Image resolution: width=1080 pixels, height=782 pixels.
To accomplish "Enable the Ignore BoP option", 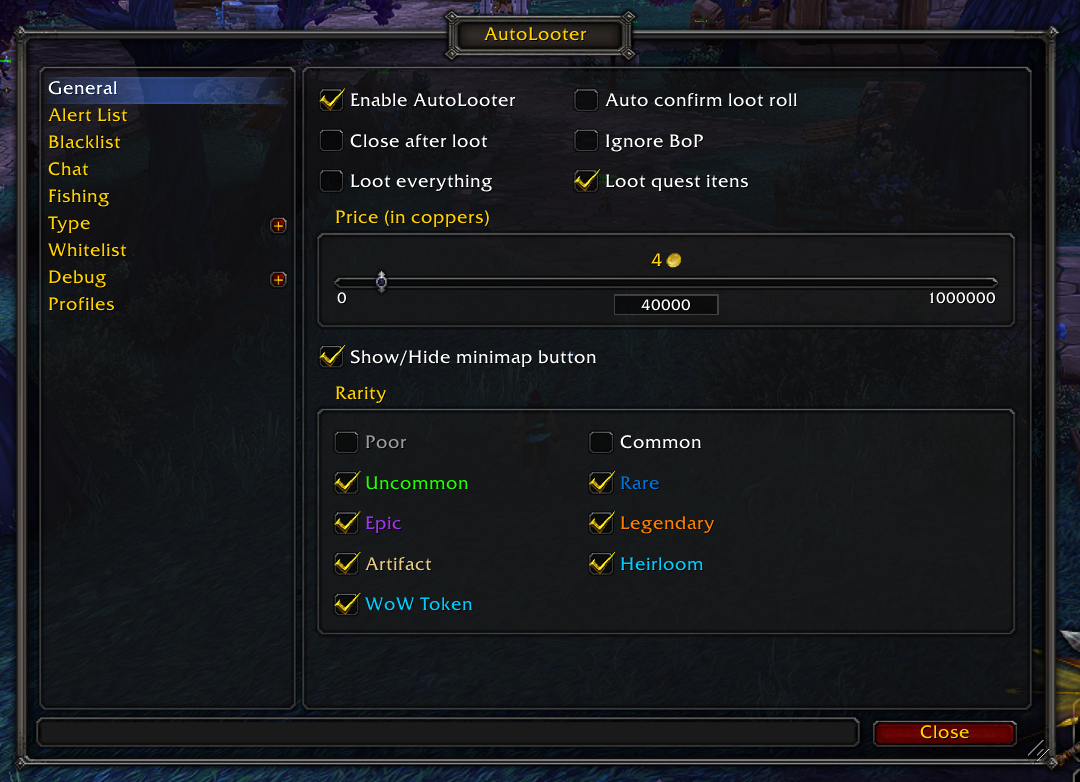I will (x=586, y=141).
